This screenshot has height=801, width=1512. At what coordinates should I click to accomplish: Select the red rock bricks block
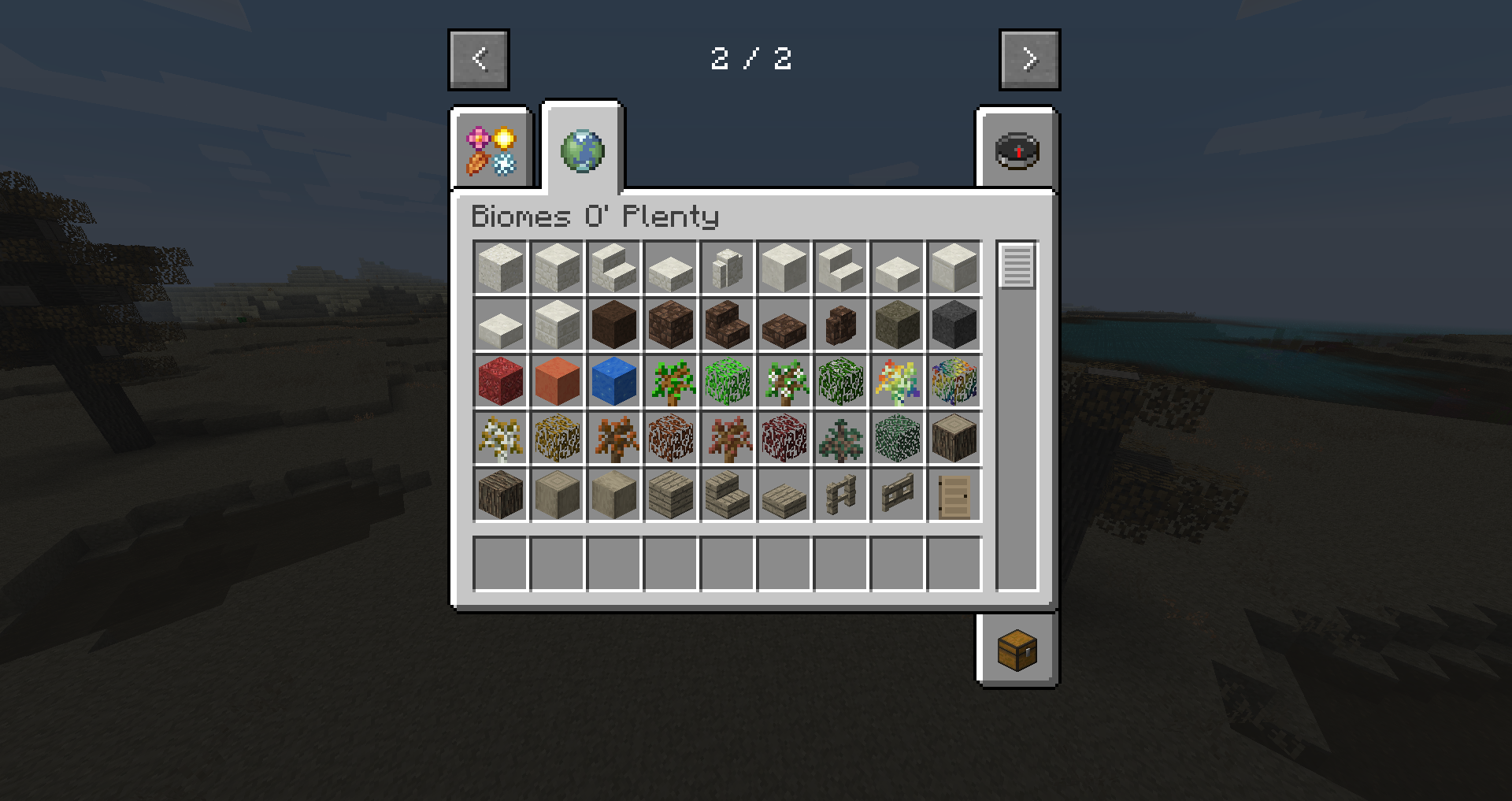pos(500,380)
